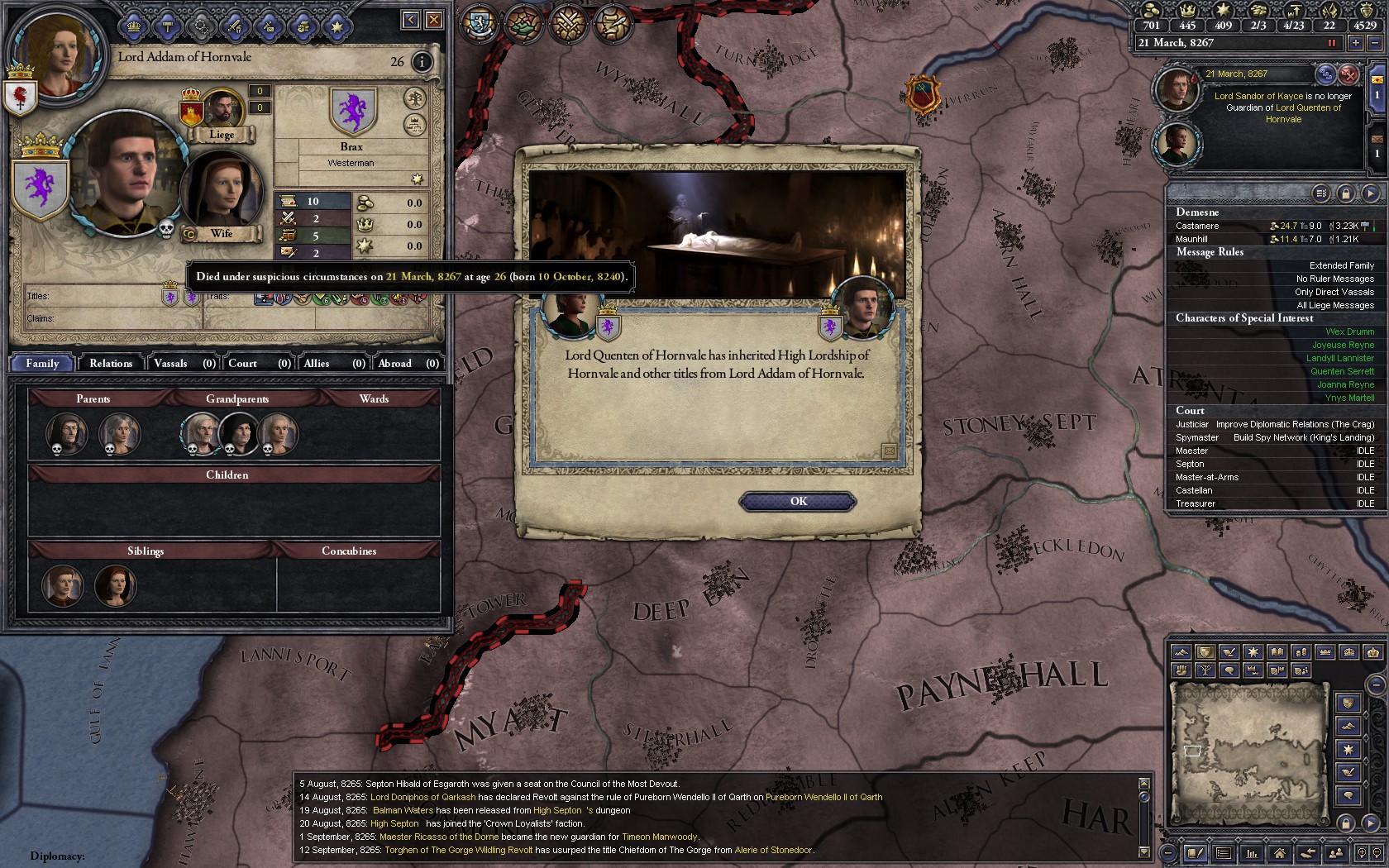Select the Family tab
The width and height of the screenshot is (1389, 868).
[x=42, y=364]
